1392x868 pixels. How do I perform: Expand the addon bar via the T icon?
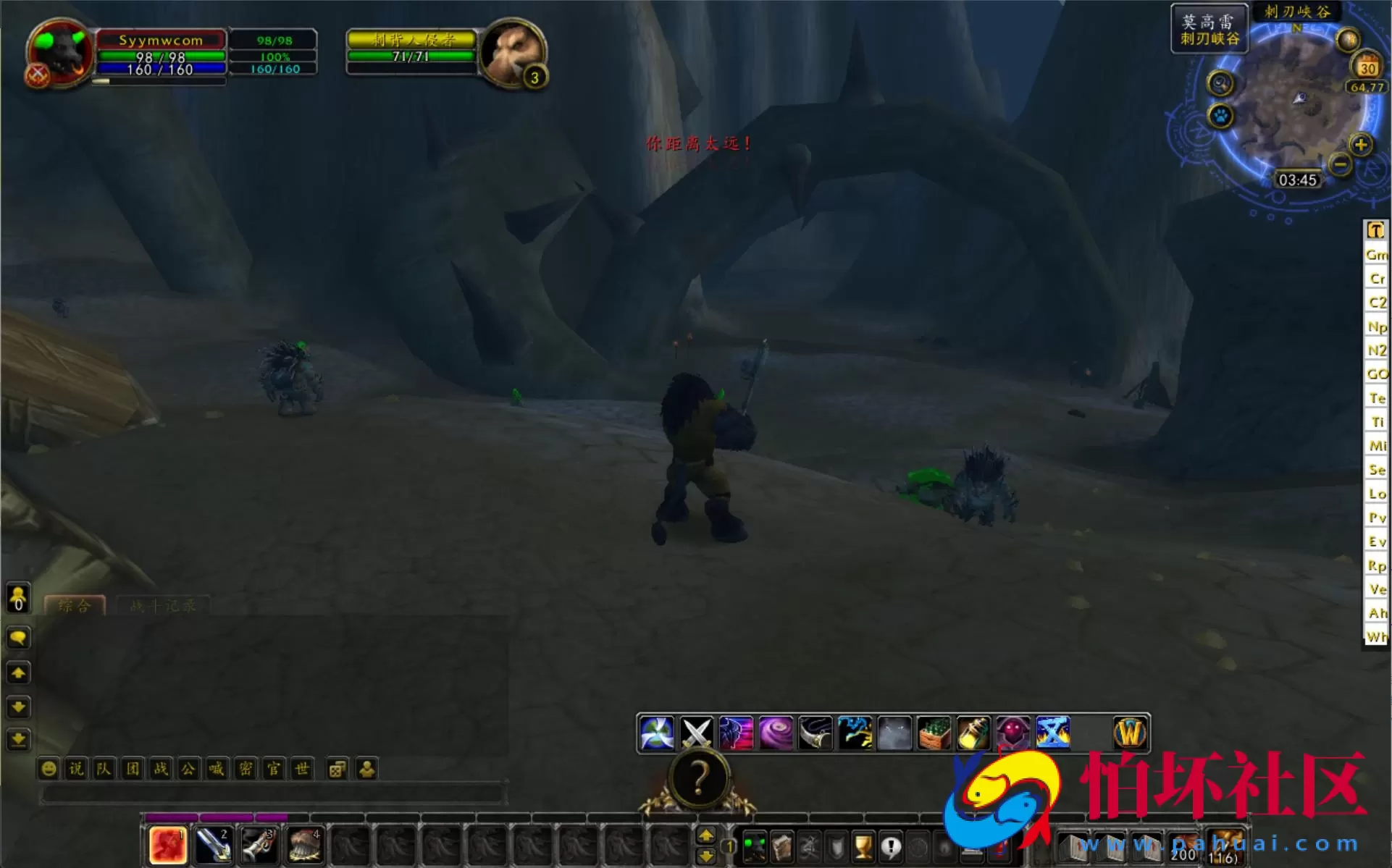(x=1376, y=229)
